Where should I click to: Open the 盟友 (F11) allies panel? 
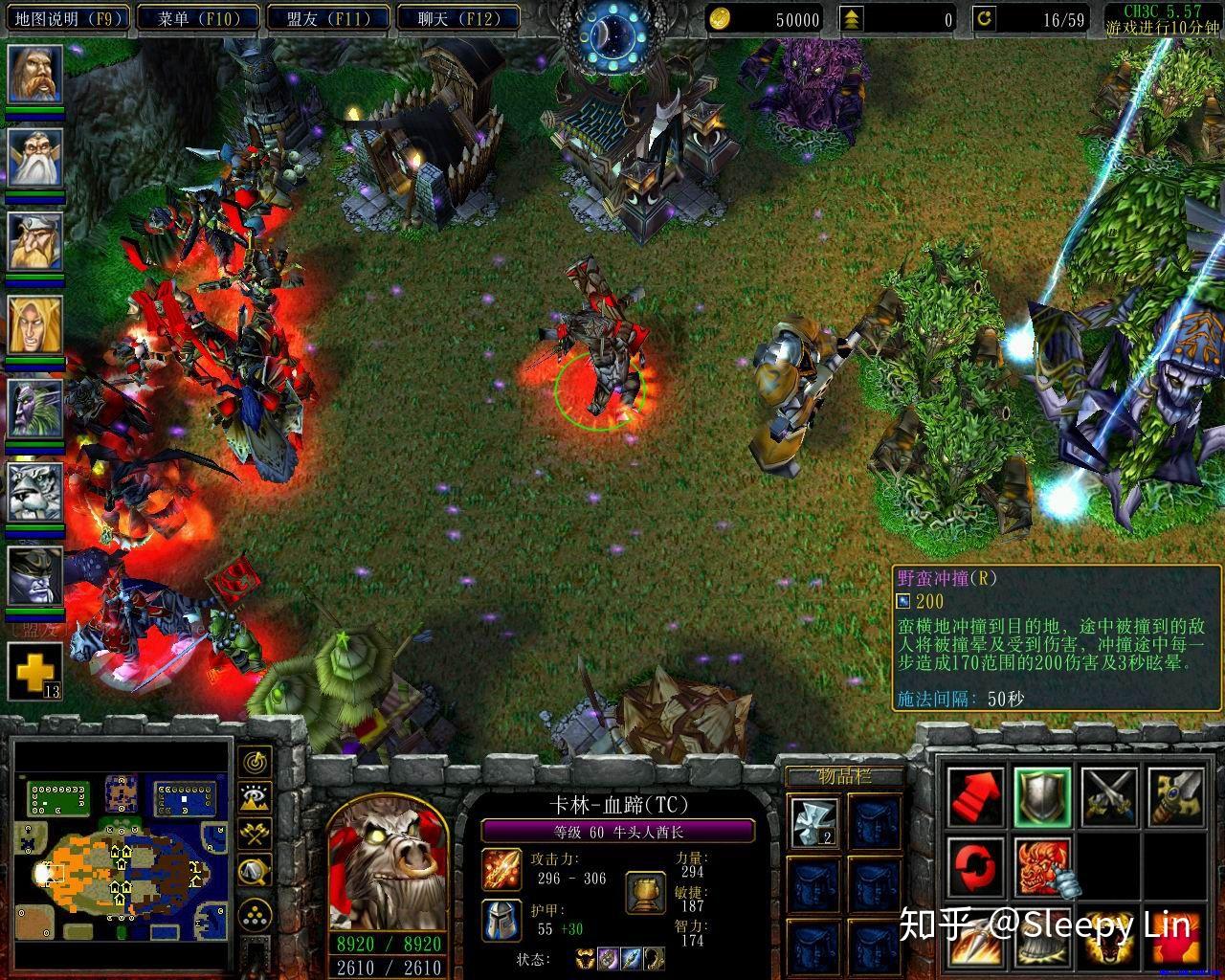[330, 16]
